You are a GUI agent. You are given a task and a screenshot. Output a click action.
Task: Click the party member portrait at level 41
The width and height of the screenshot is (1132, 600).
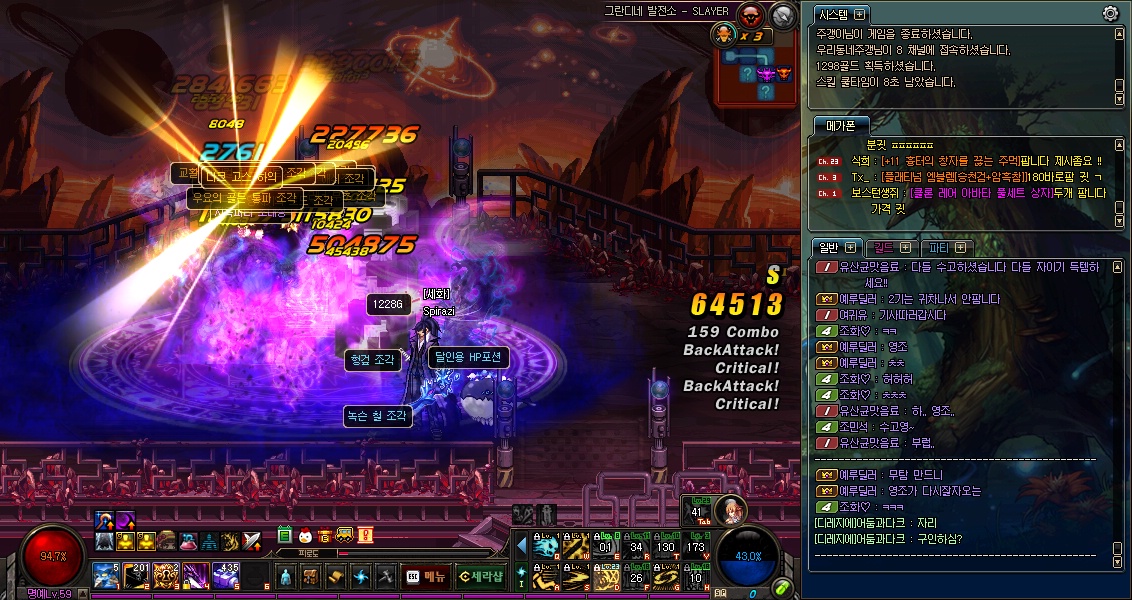tap(731, 510)
